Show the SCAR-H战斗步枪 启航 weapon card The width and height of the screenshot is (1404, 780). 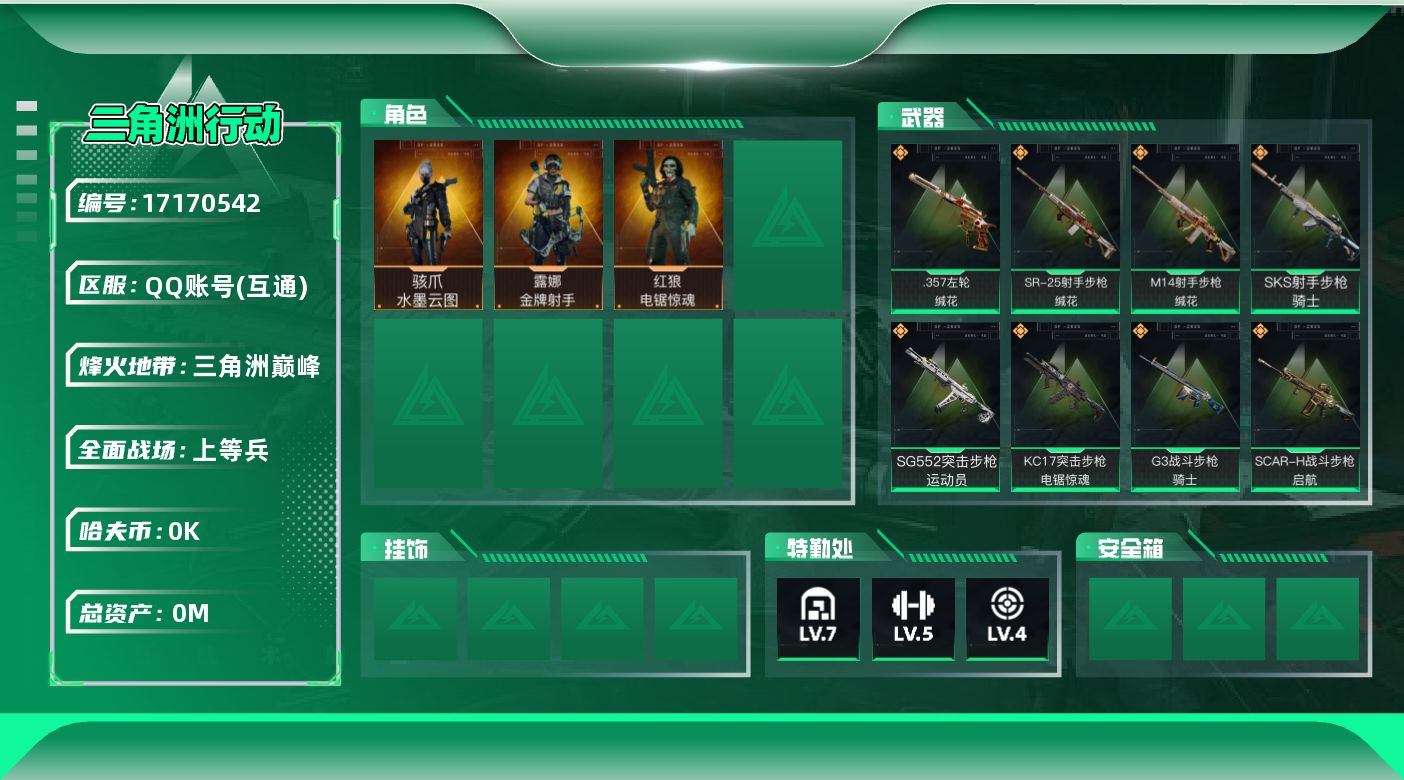[1305, 406]
